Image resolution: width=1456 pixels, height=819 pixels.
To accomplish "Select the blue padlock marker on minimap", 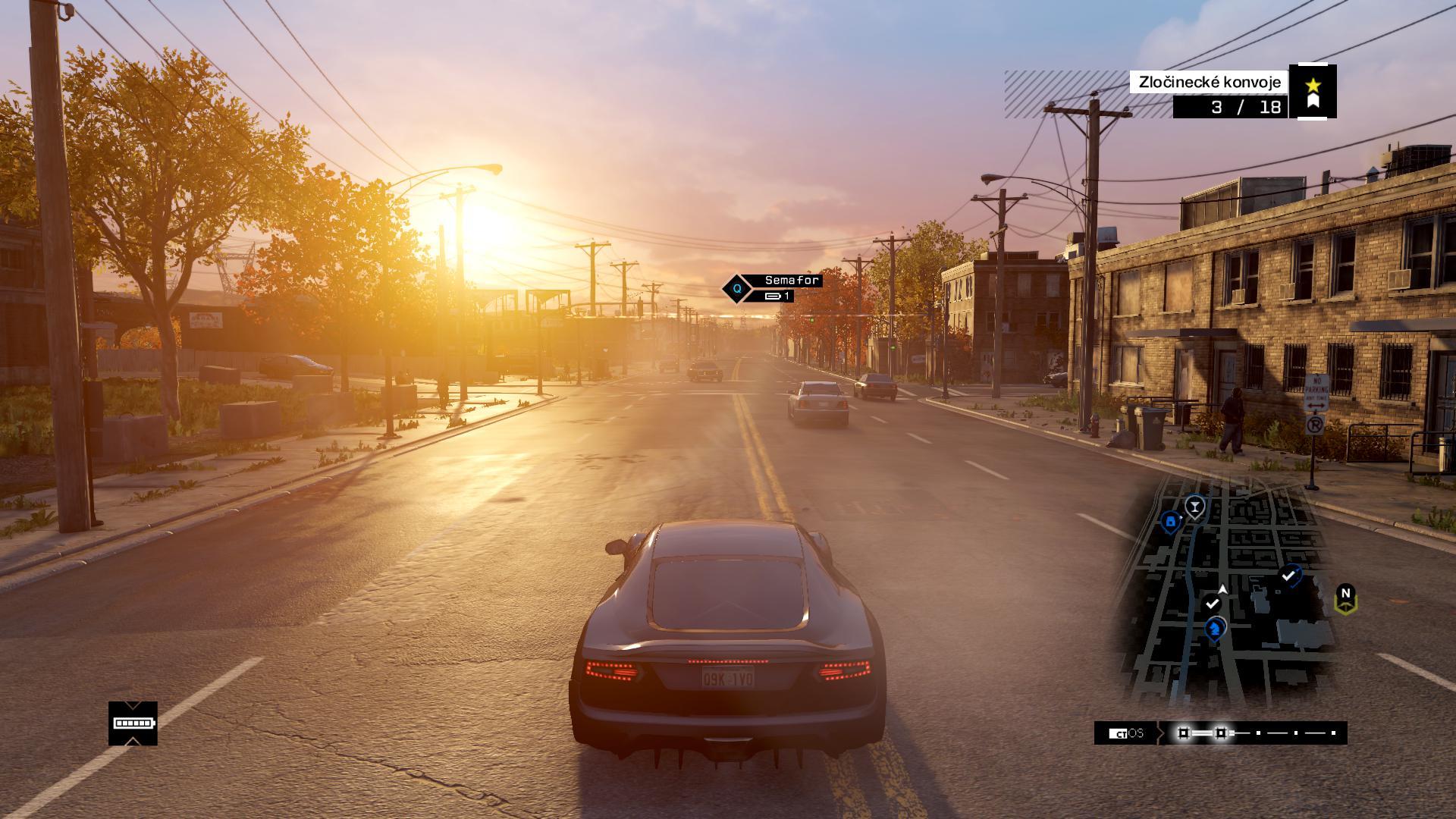I will [x=1170, y=522].
